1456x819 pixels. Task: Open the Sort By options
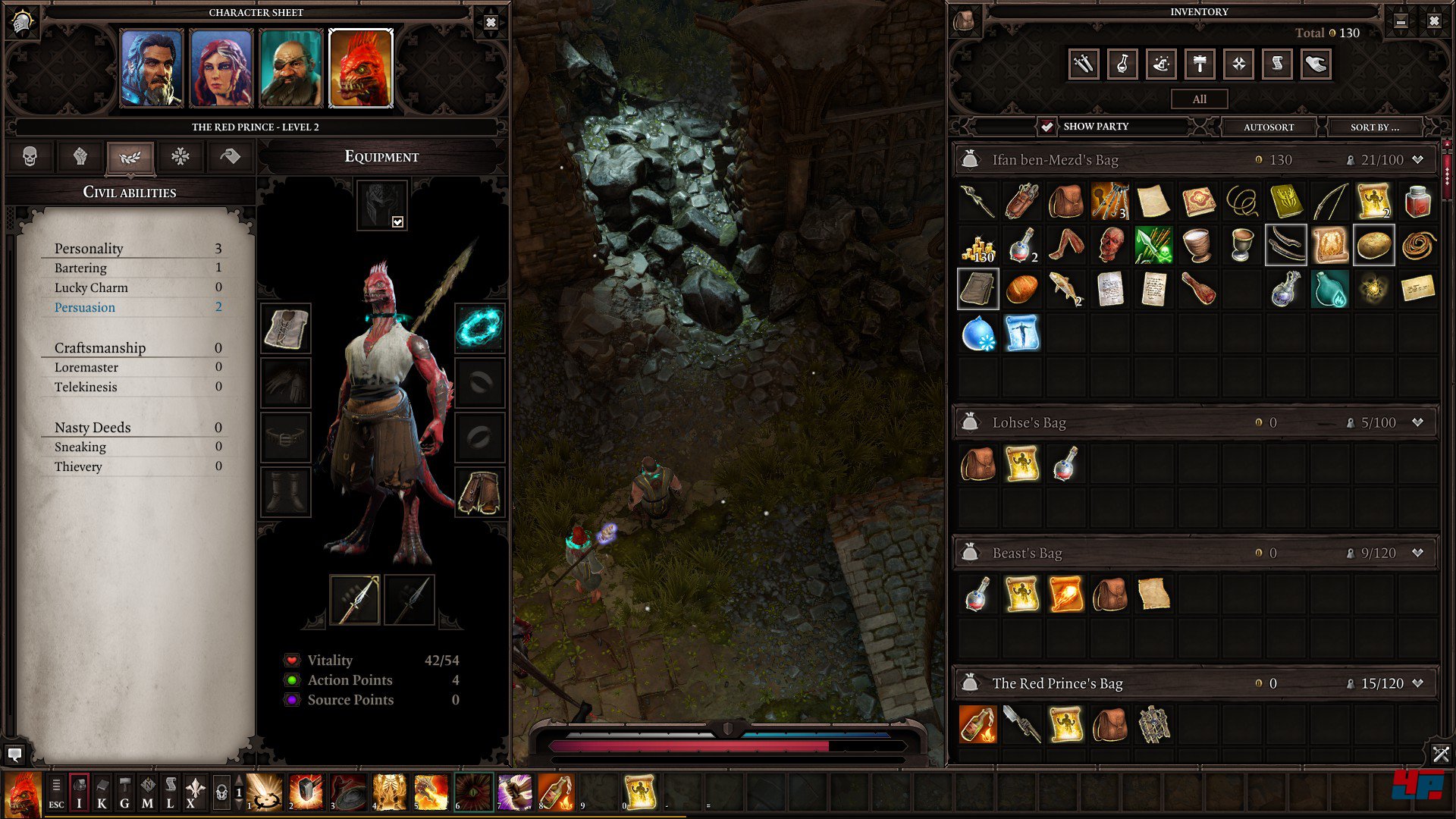pyautogui.click(x=1374, y=127)
